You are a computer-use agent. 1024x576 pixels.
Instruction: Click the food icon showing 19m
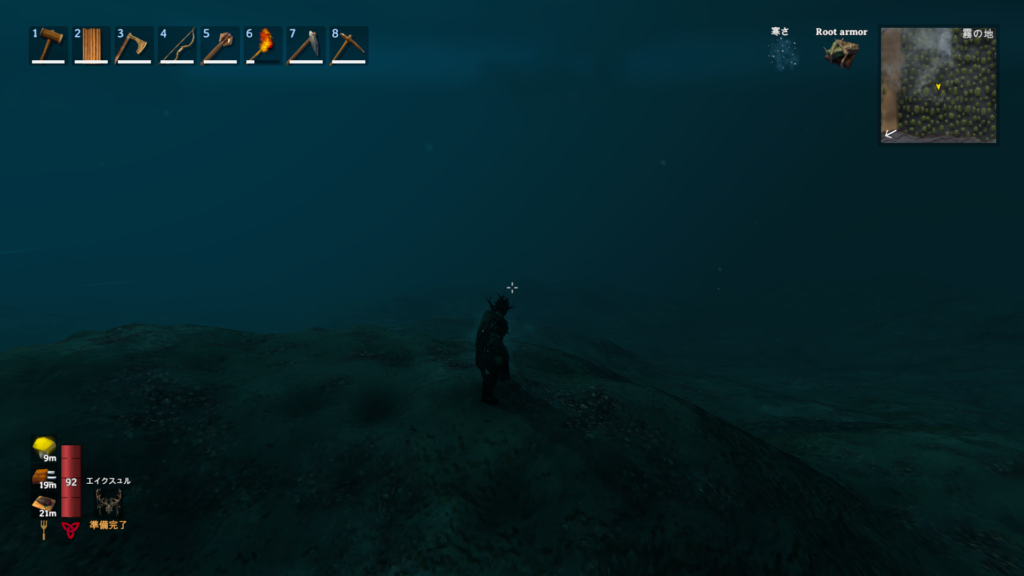pyautogui.click(x=43, y=477)
